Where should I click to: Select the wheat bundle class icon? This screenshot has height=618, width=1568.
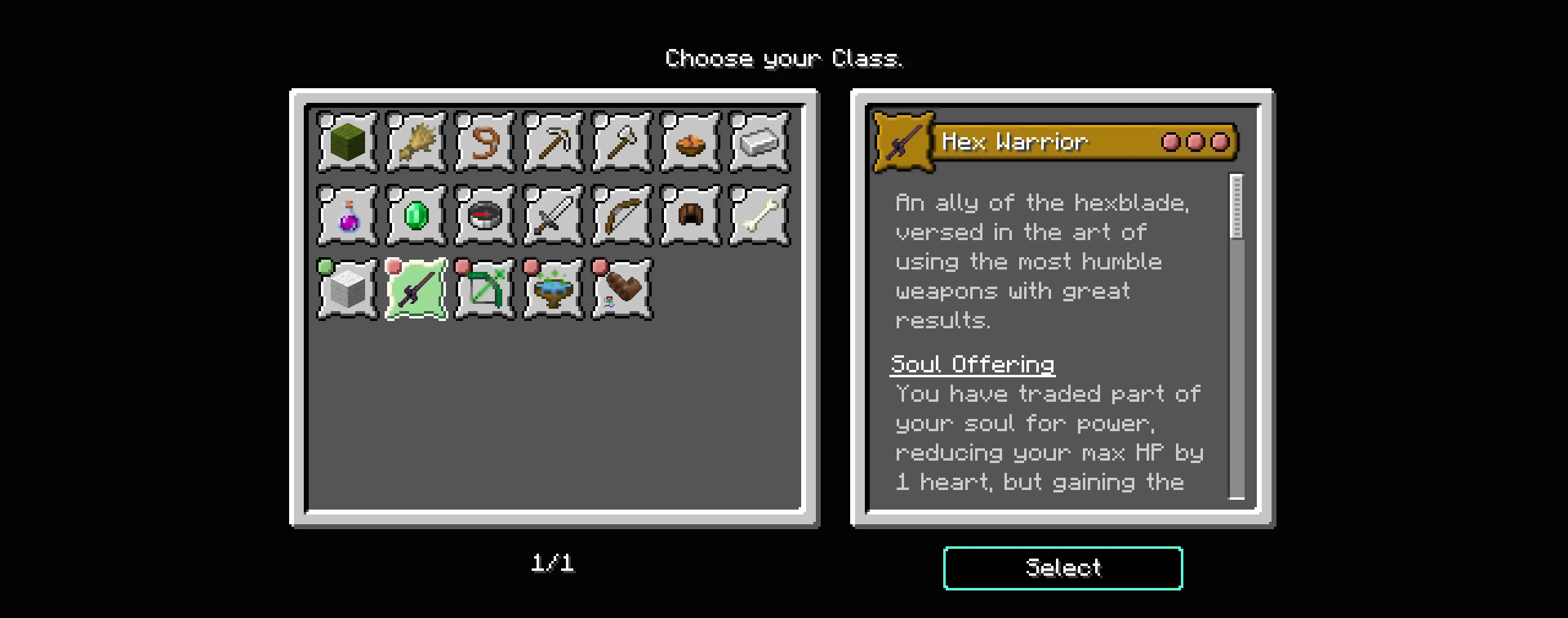click(x=416, y=142)
